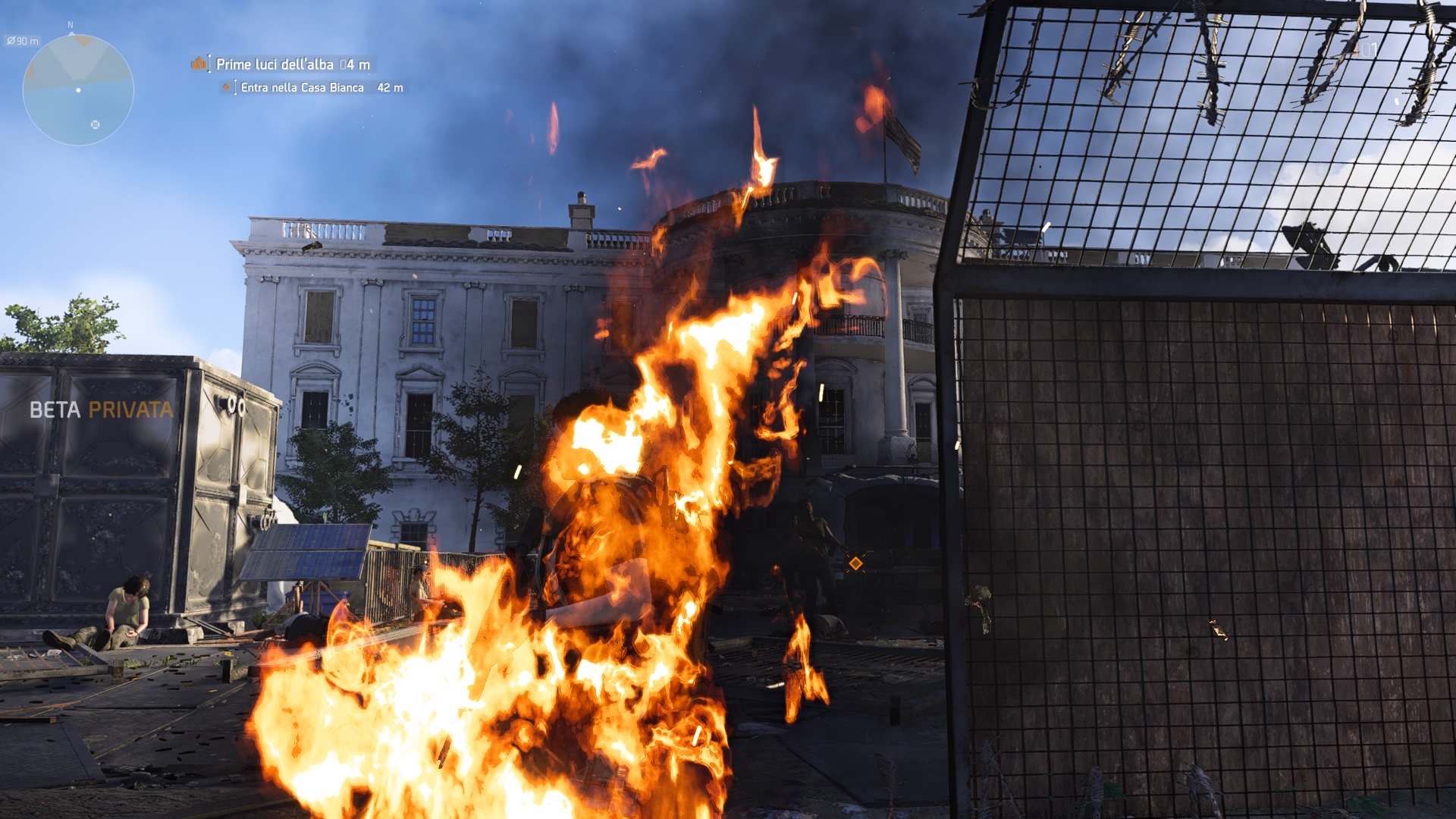
Task: Click the 42 m distance label
Action: pos(389,89)
